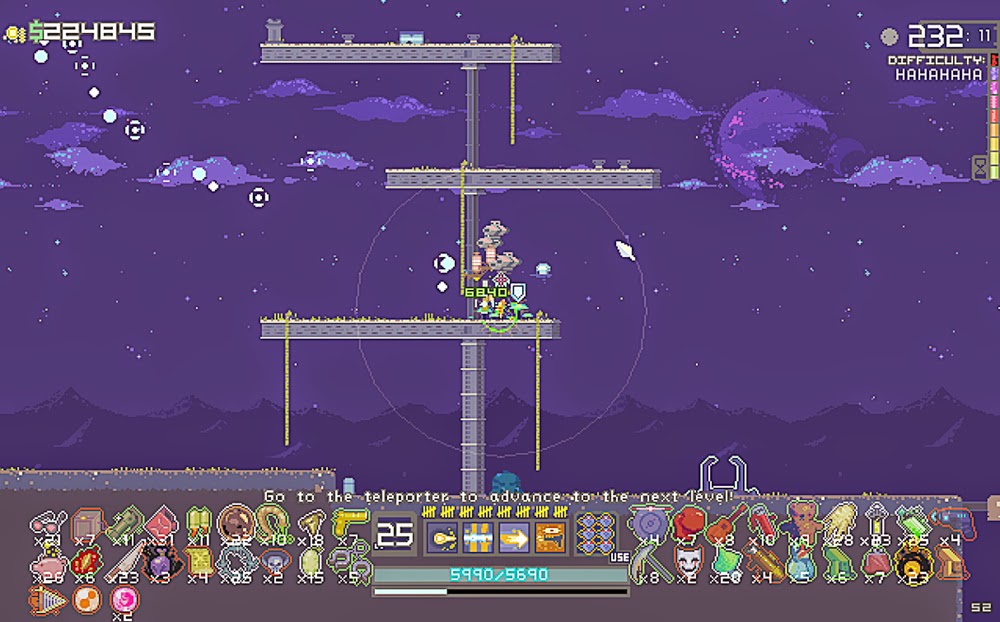Click the red boxing gloves item

[x=688, y=521]
